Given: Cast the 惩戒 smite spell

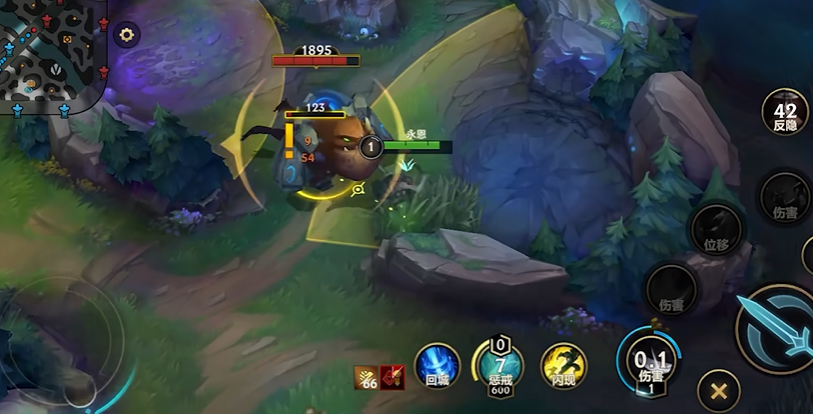Looking at the screenshot, I should [499, 365].
